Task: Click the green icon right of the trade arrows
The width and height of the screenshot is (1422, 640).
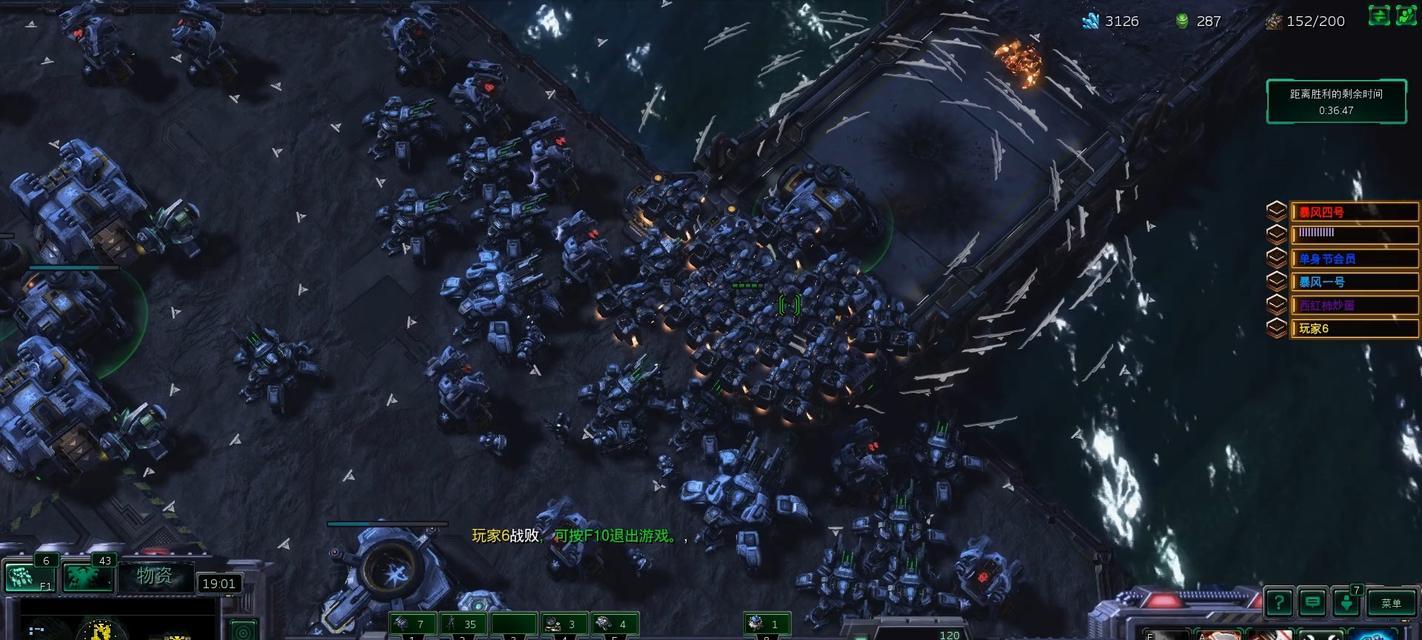Action: click(x=1407, y=15)
